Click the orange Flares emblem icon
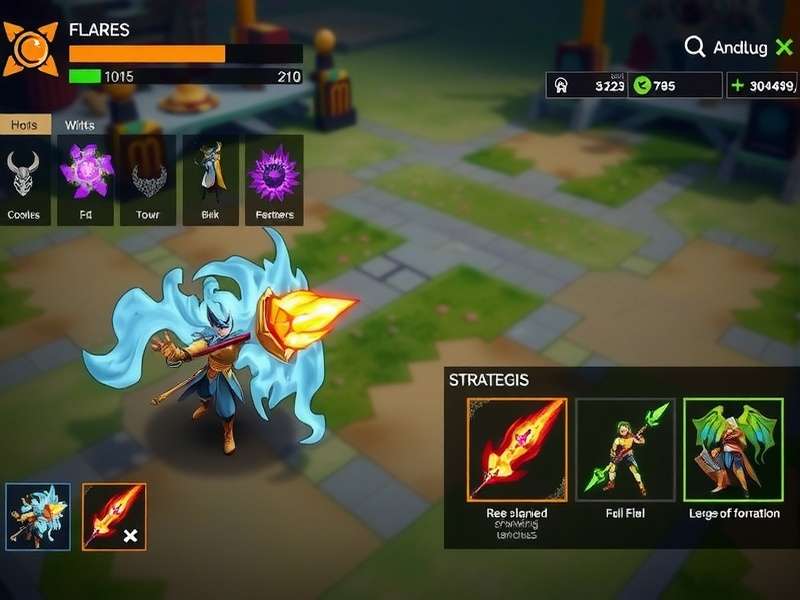The image size is (800, 600). click(30, 48)
